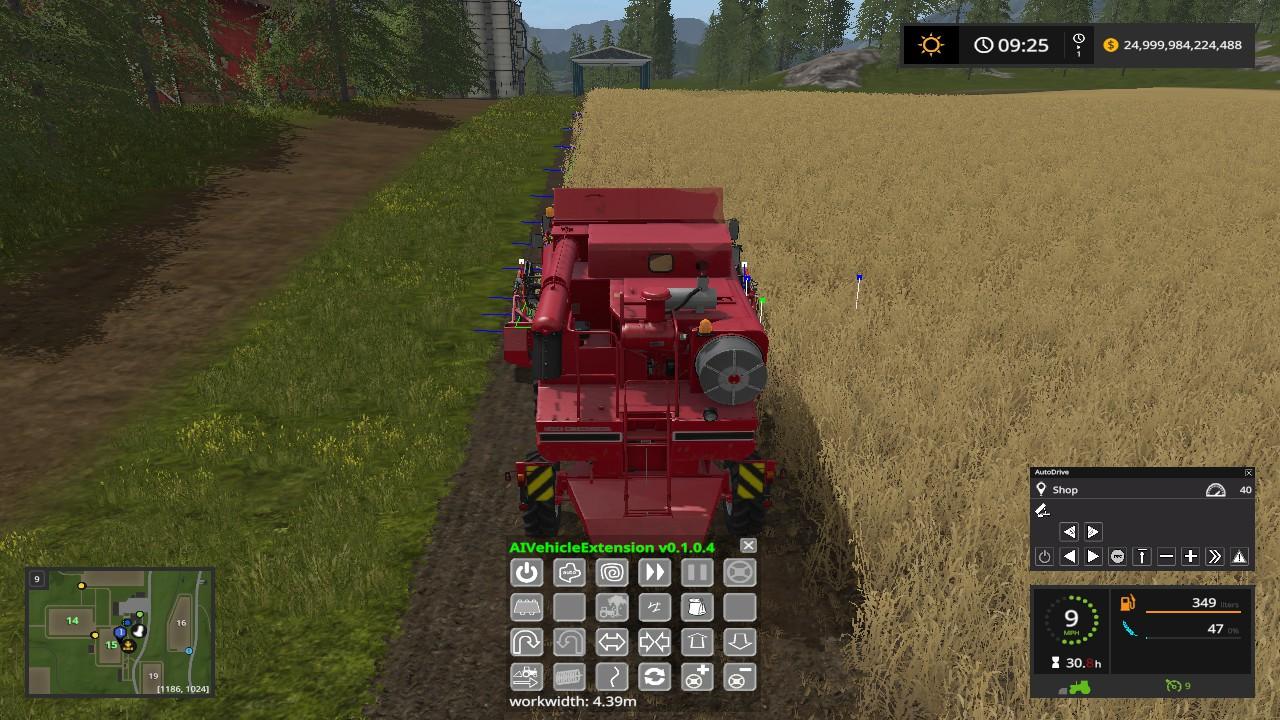Close the AIVehicleExtension panel
The height and width of the screenshot is (720, 1280).
click(x=748, y=546)
